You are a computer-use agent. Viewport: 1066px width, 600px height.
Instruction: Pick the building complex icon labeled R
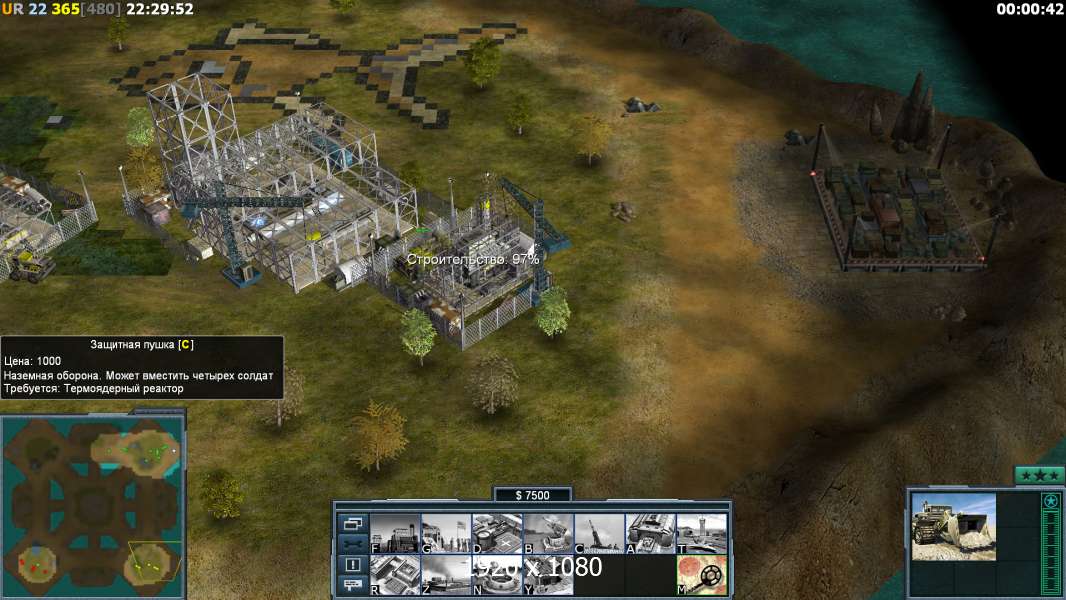(x=395, y=575)
